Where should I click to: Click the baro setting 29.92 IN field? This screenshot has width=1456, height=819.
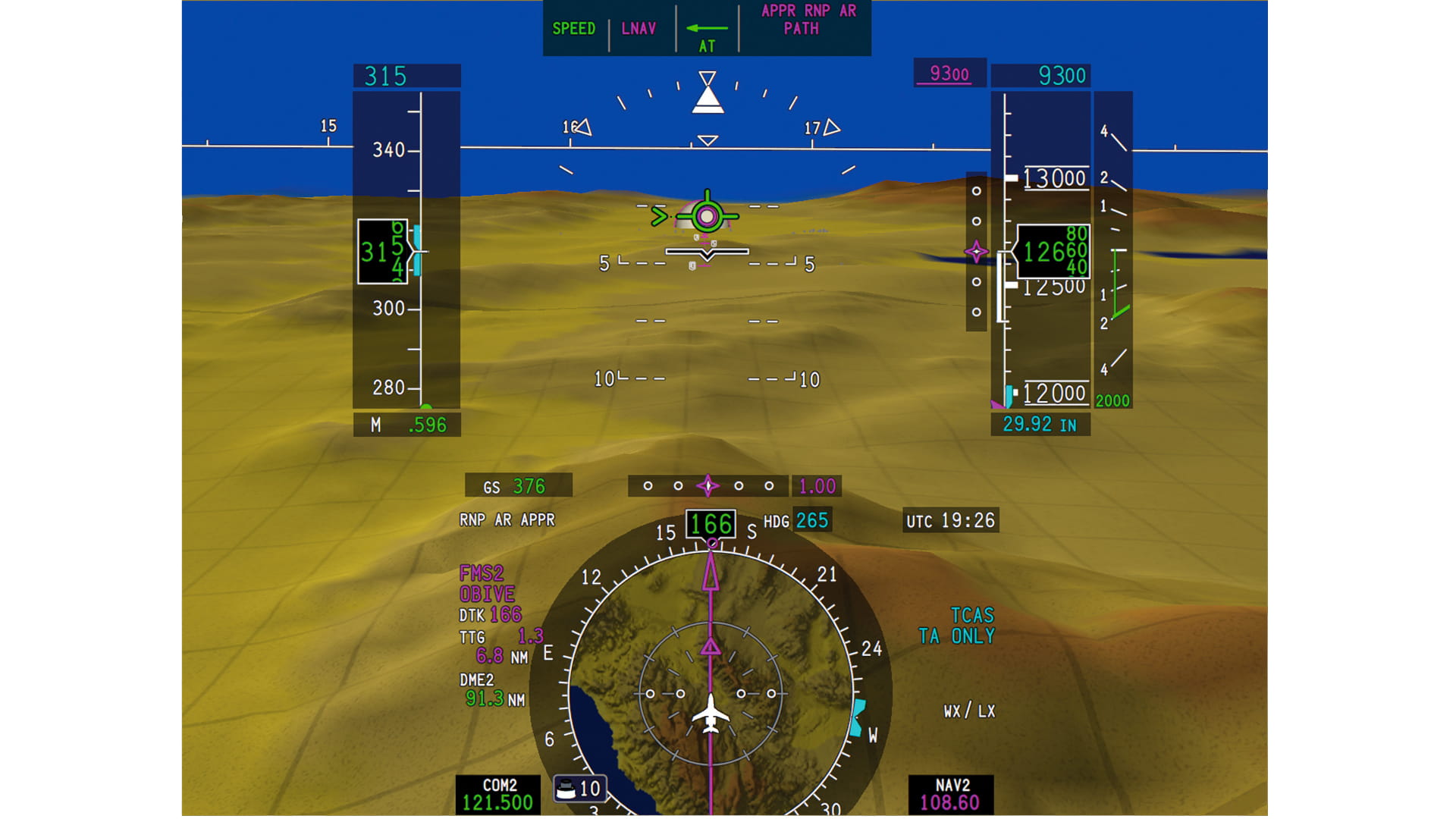(x=1042, y=425)
